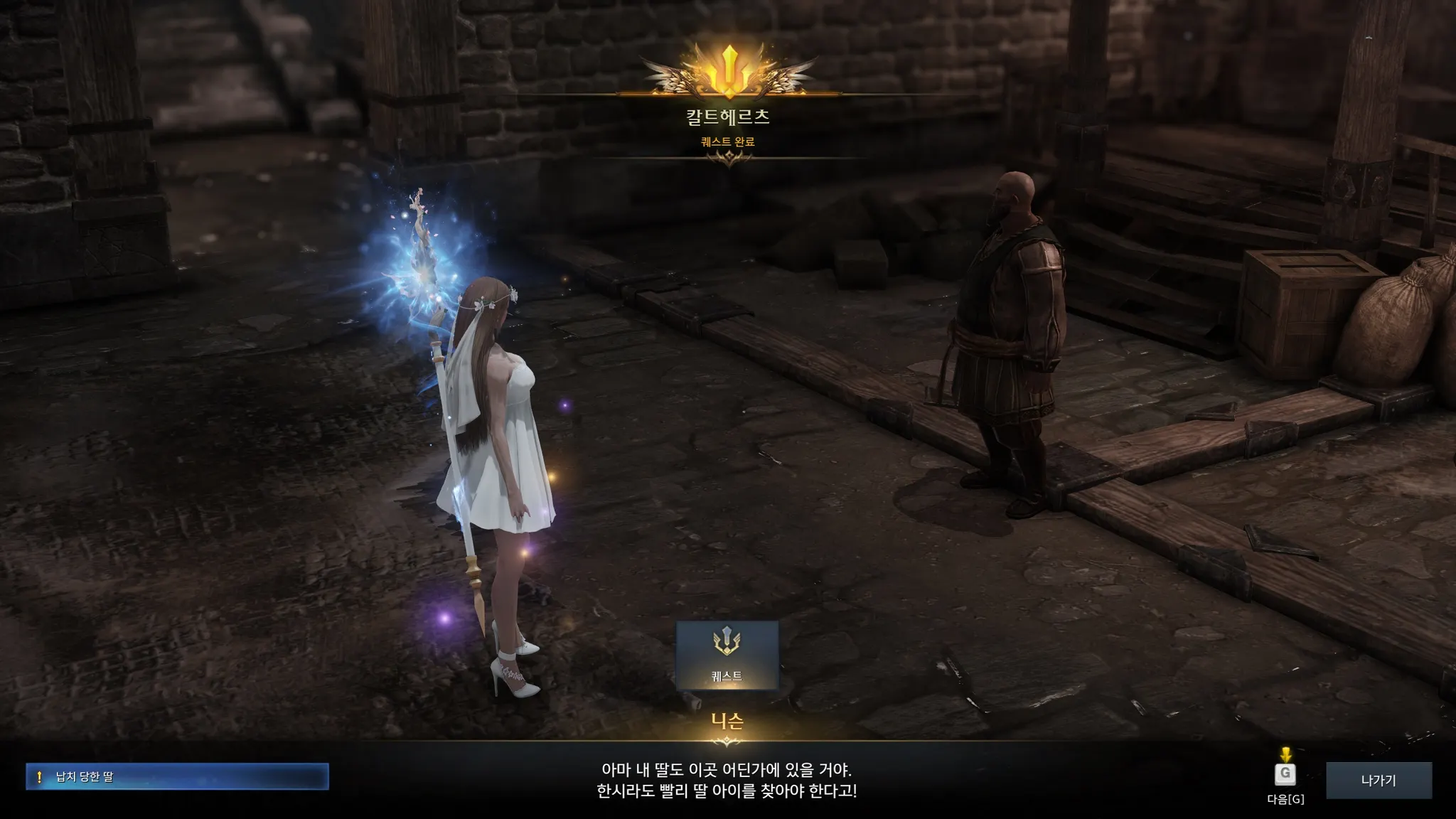Open the 납치 당한 딸 quest entry
The height and width of the screenshot is (819, 1456).
pos(177,776)
